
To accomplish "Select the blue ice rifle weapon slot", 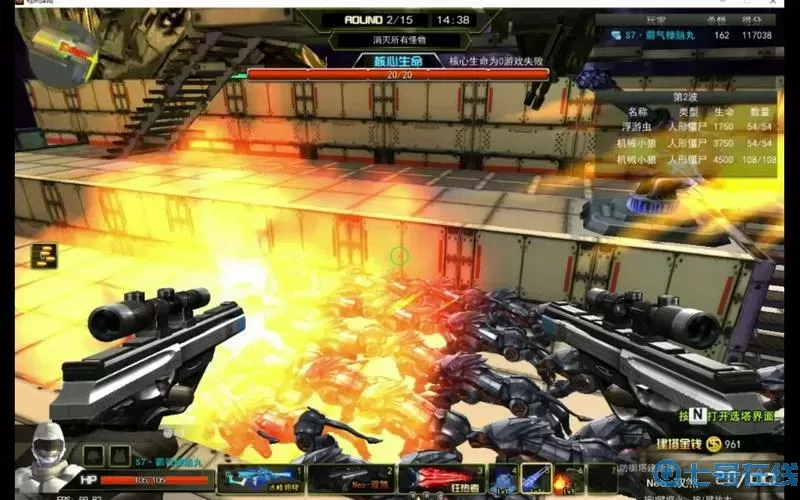I will [260, 479].
